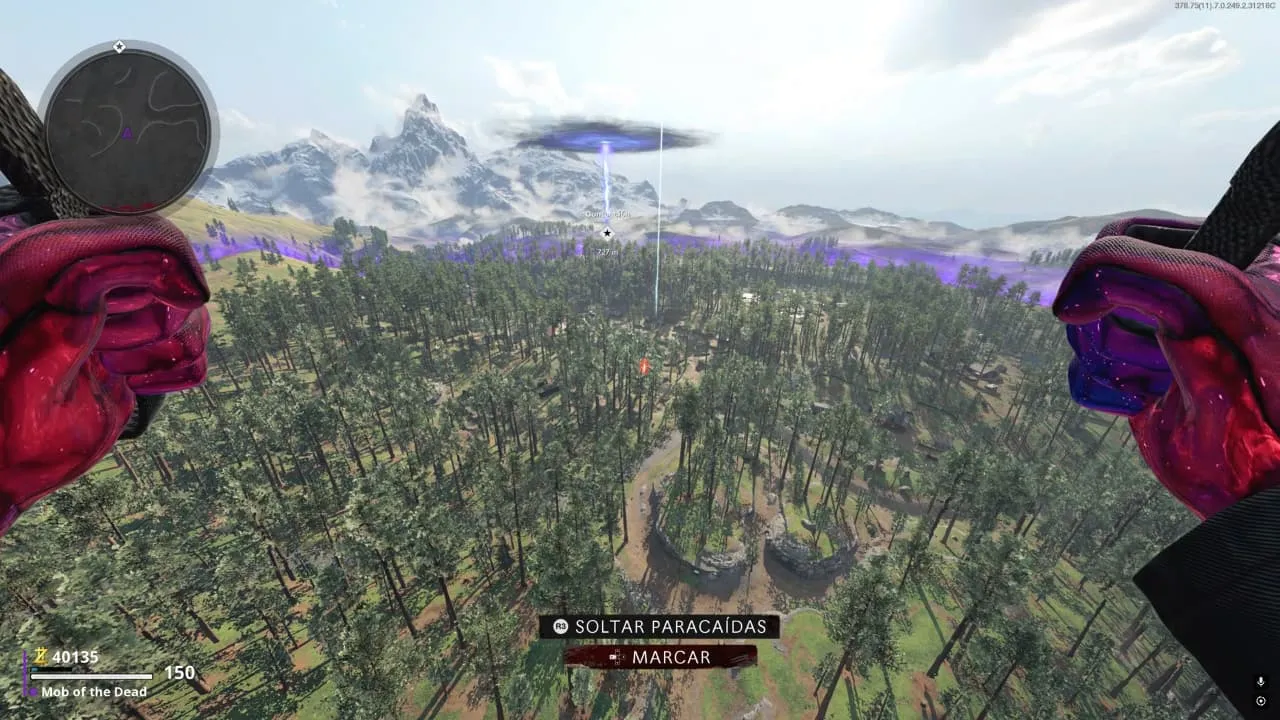Activate the Marcar ping option
The width and height of the screenshot is (1280, 720).
(660, 657)
